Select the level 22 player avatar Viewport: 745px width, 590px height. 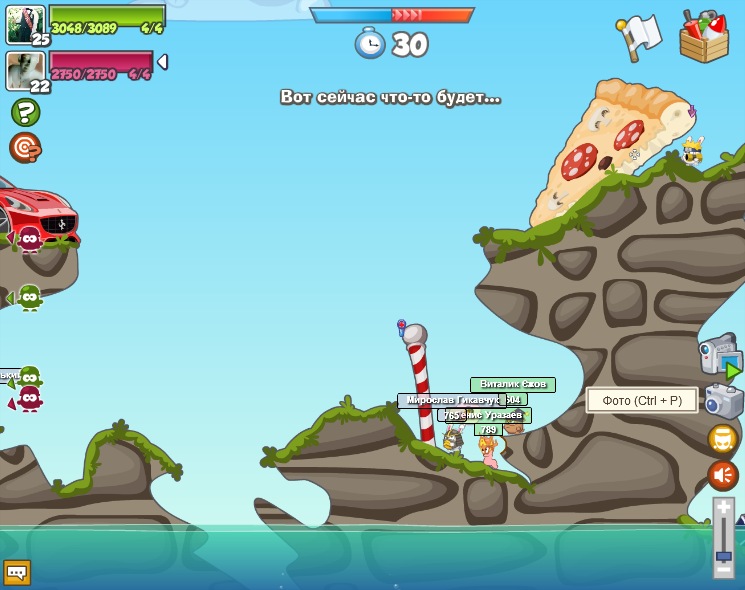25,70
